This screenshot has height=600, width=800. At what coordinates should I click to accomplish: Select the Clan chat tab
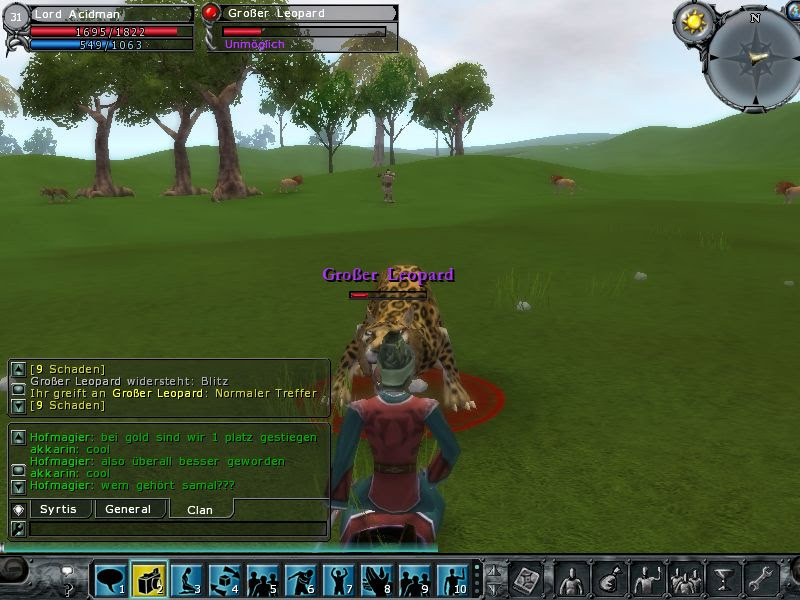coord(200,510)
